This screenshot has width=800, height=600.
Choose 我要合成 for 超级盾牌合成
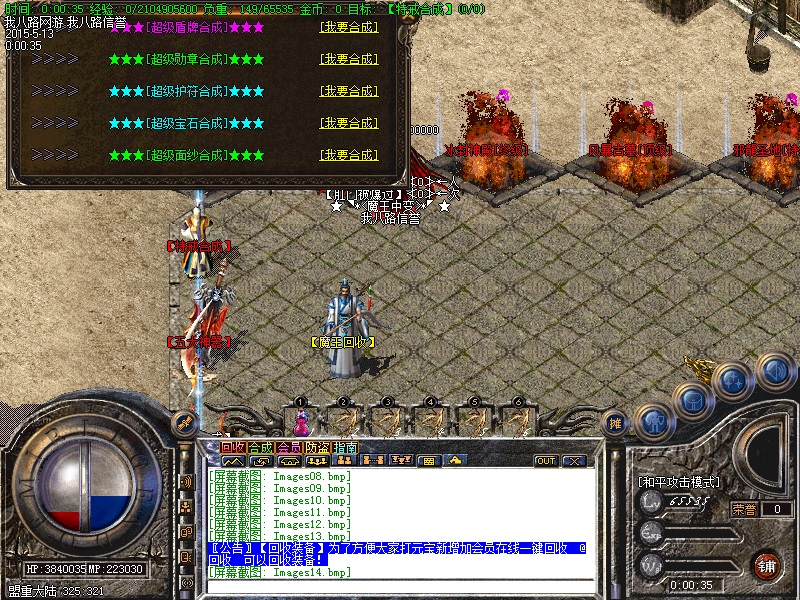[349, 28]
